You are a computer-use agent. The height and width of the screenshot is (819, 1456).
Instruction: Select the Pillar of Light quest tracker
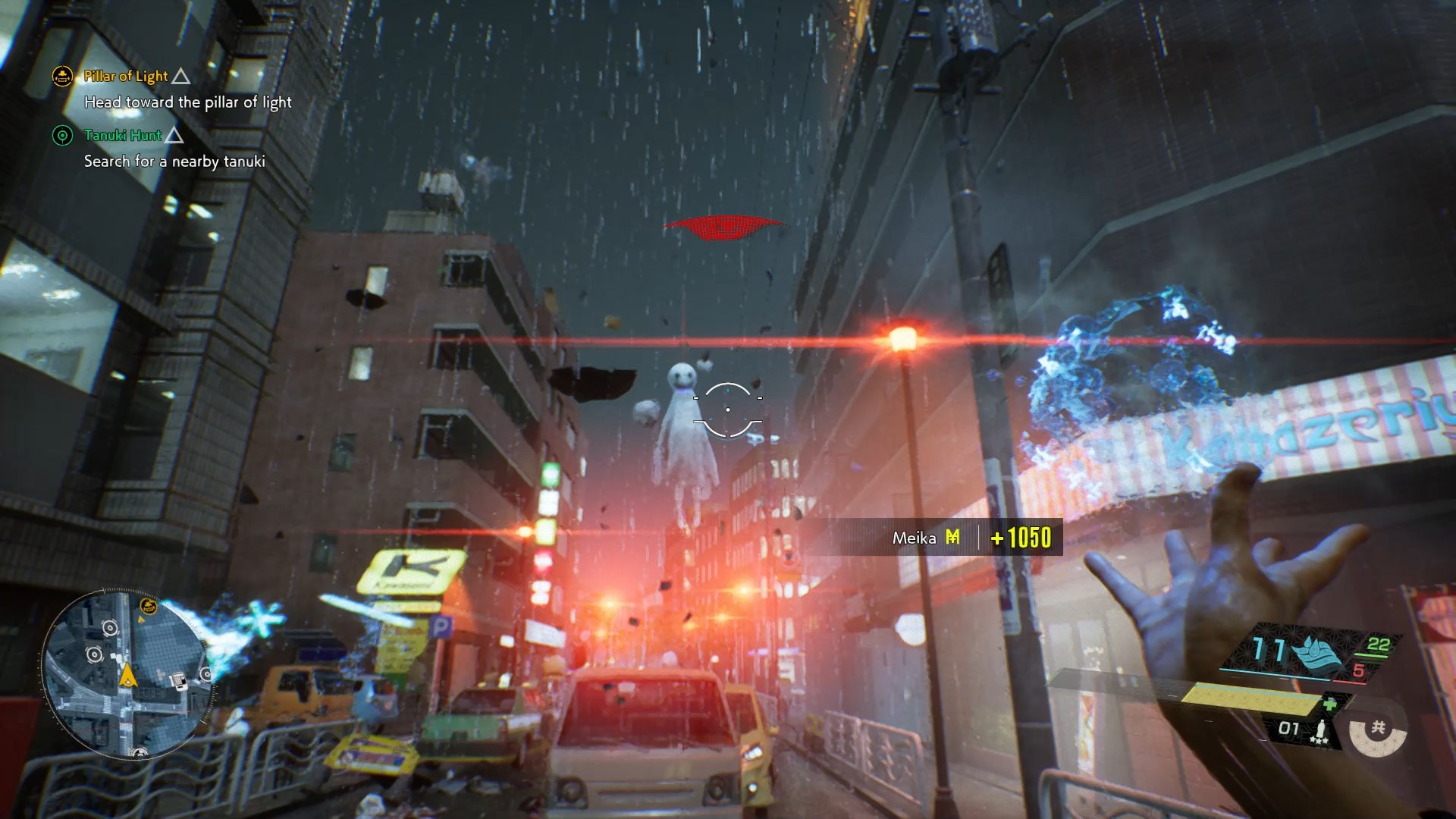pos(126,76)
